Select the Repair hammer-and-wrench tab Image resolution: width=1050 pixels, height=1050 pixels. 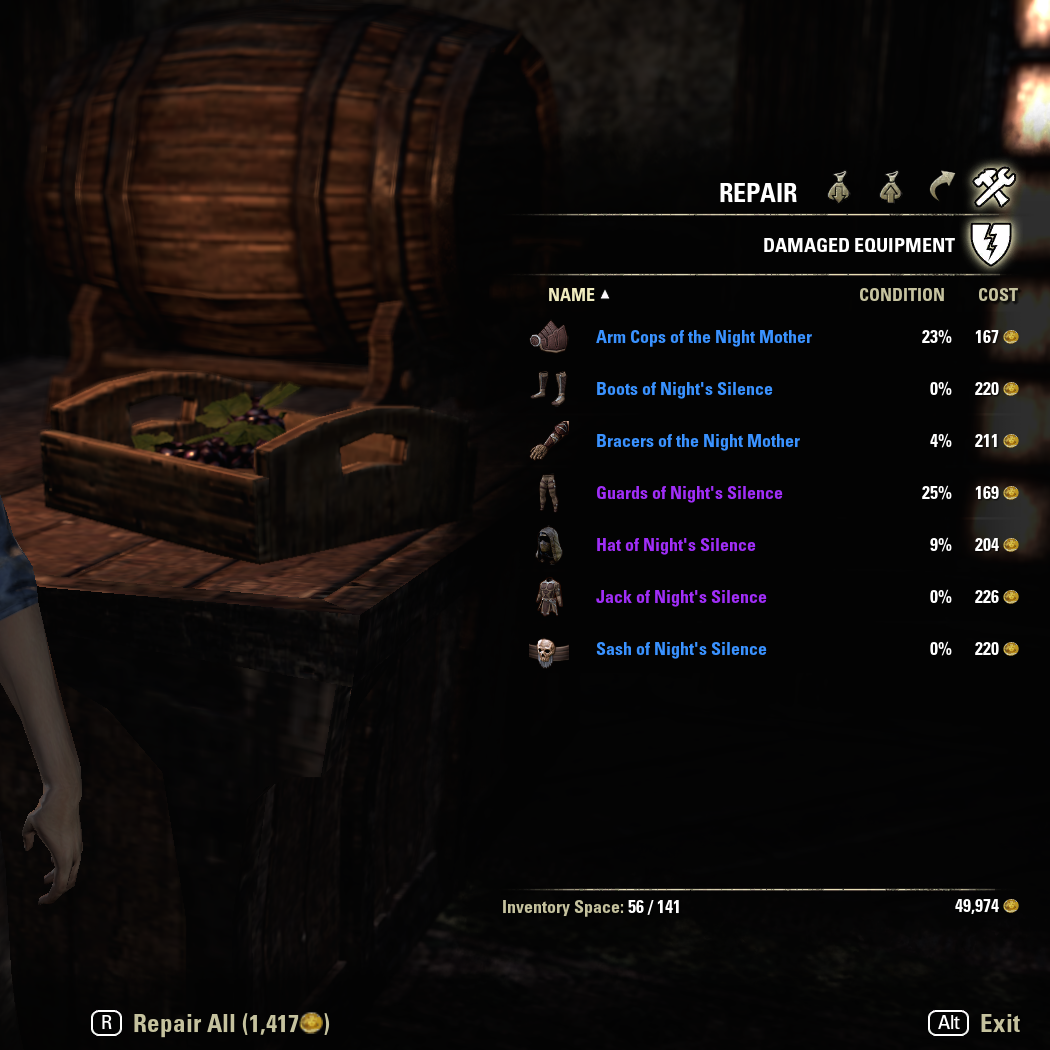pos(993,188)
